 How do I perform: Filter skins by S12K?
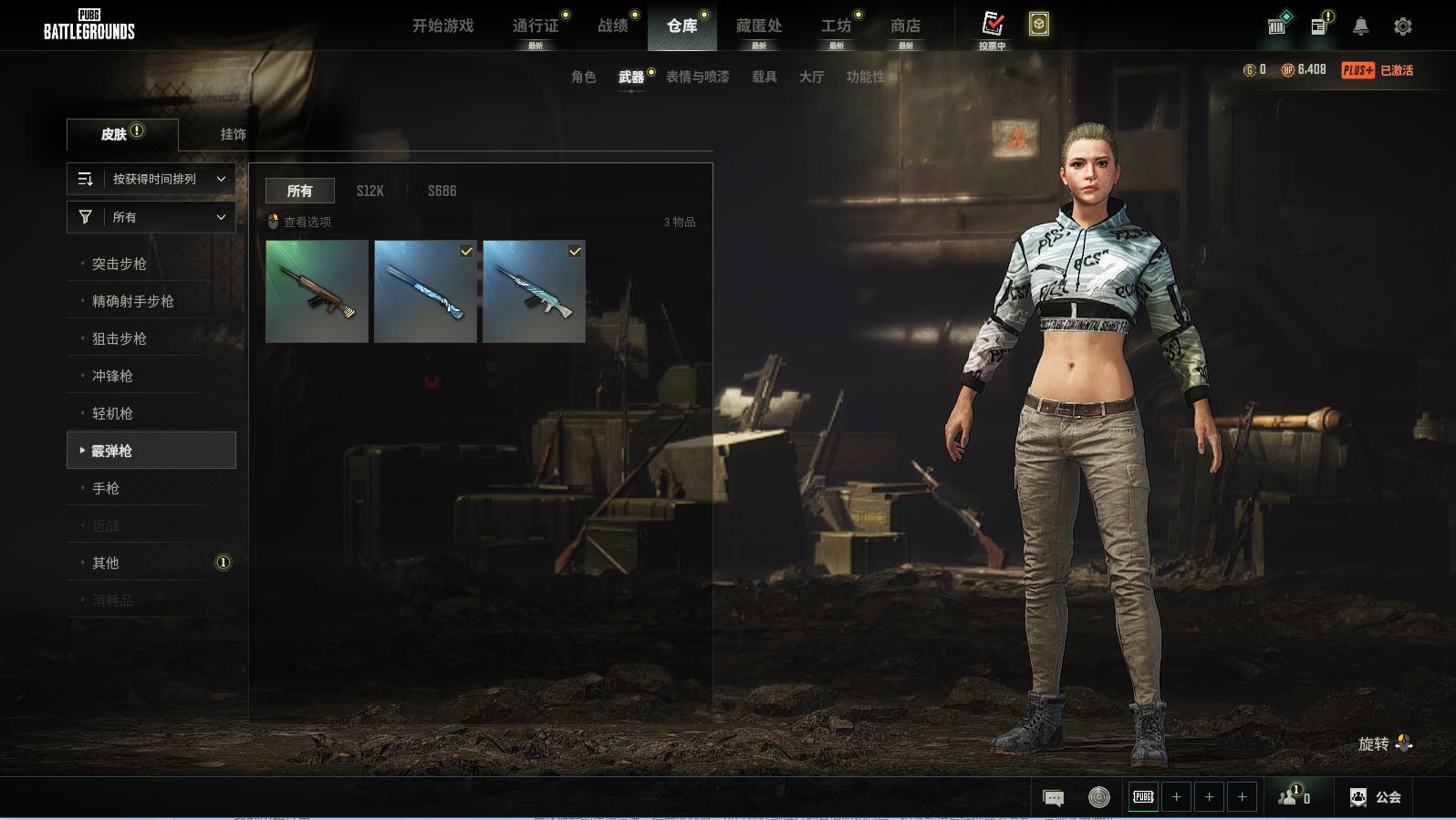coord(370,191)
